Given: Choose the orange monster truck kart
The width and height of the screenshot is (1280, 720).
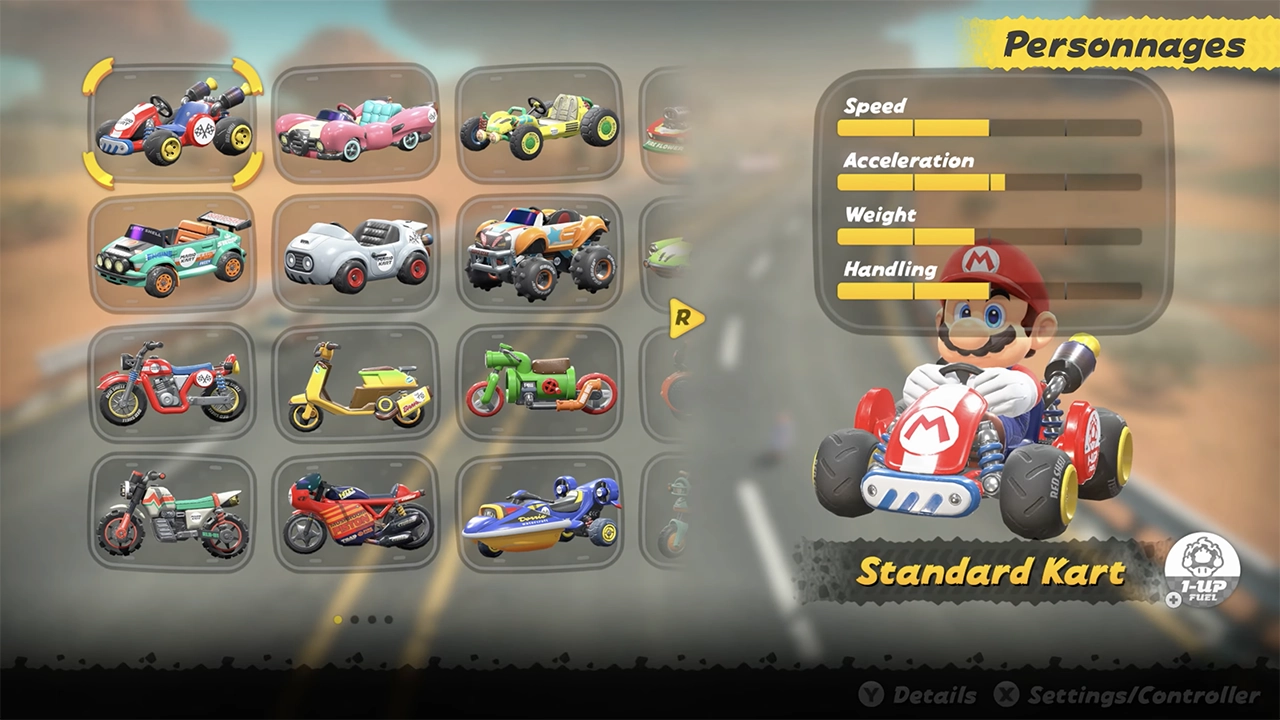Looking at the screenshot, I should pos(540,250).
